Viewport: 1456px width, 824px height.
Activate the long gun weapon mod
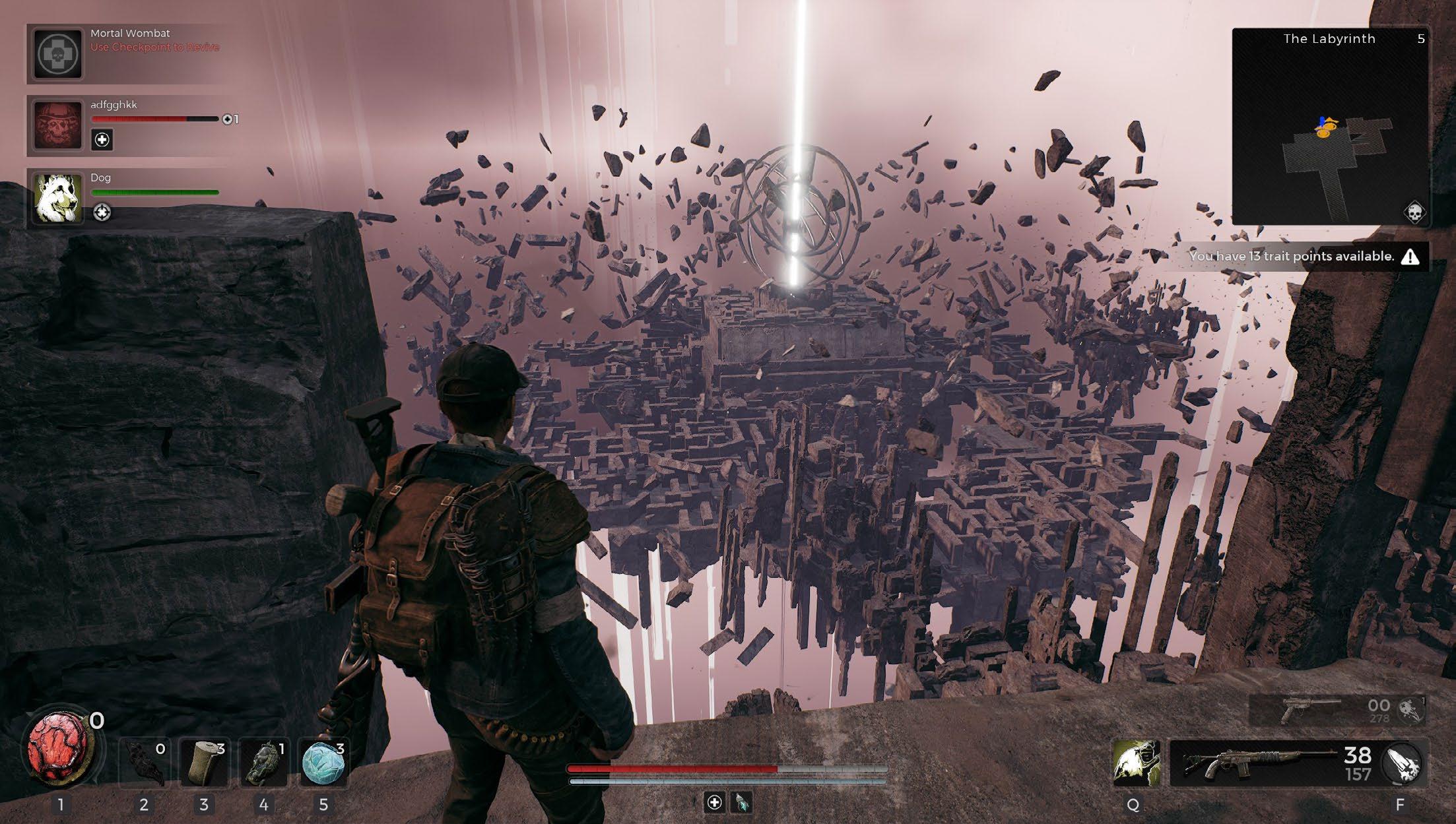click(1401, 763)
